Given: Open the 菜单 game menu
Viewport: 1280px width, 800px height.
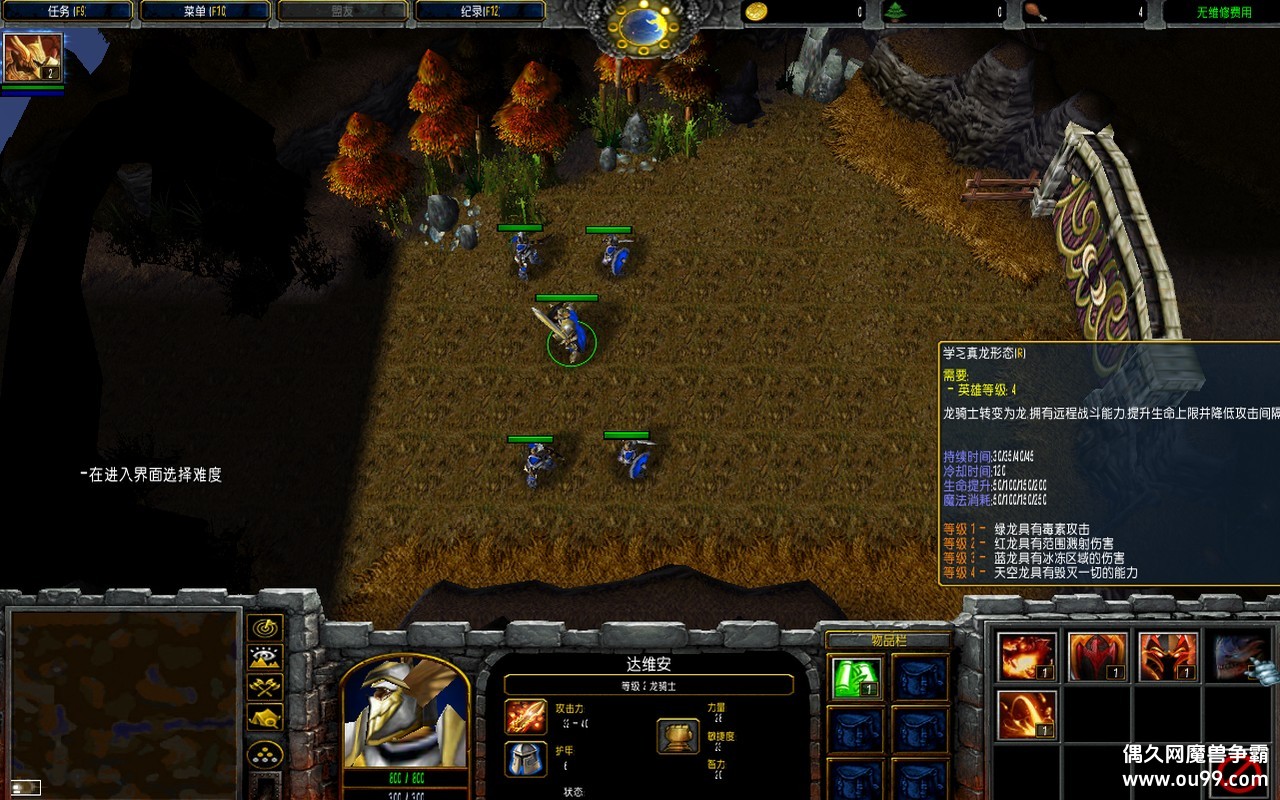Looking at the screenshot, I should point(206,12).
